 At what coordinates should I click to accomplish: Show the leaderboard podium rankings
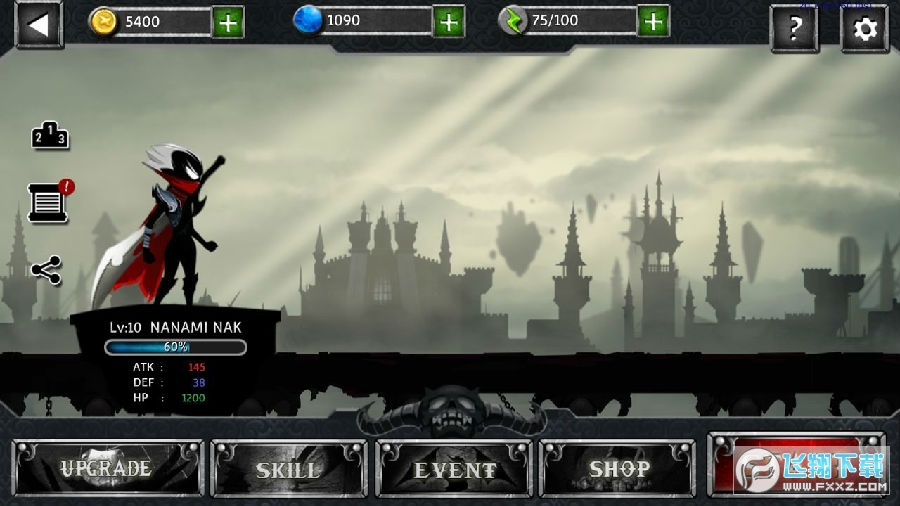pos(50,136)
